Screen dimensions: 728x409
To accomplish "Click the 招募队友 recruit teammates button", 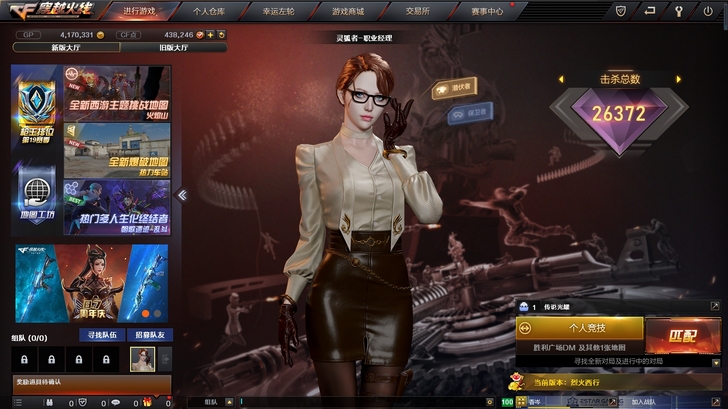I will tap(148, 335).
